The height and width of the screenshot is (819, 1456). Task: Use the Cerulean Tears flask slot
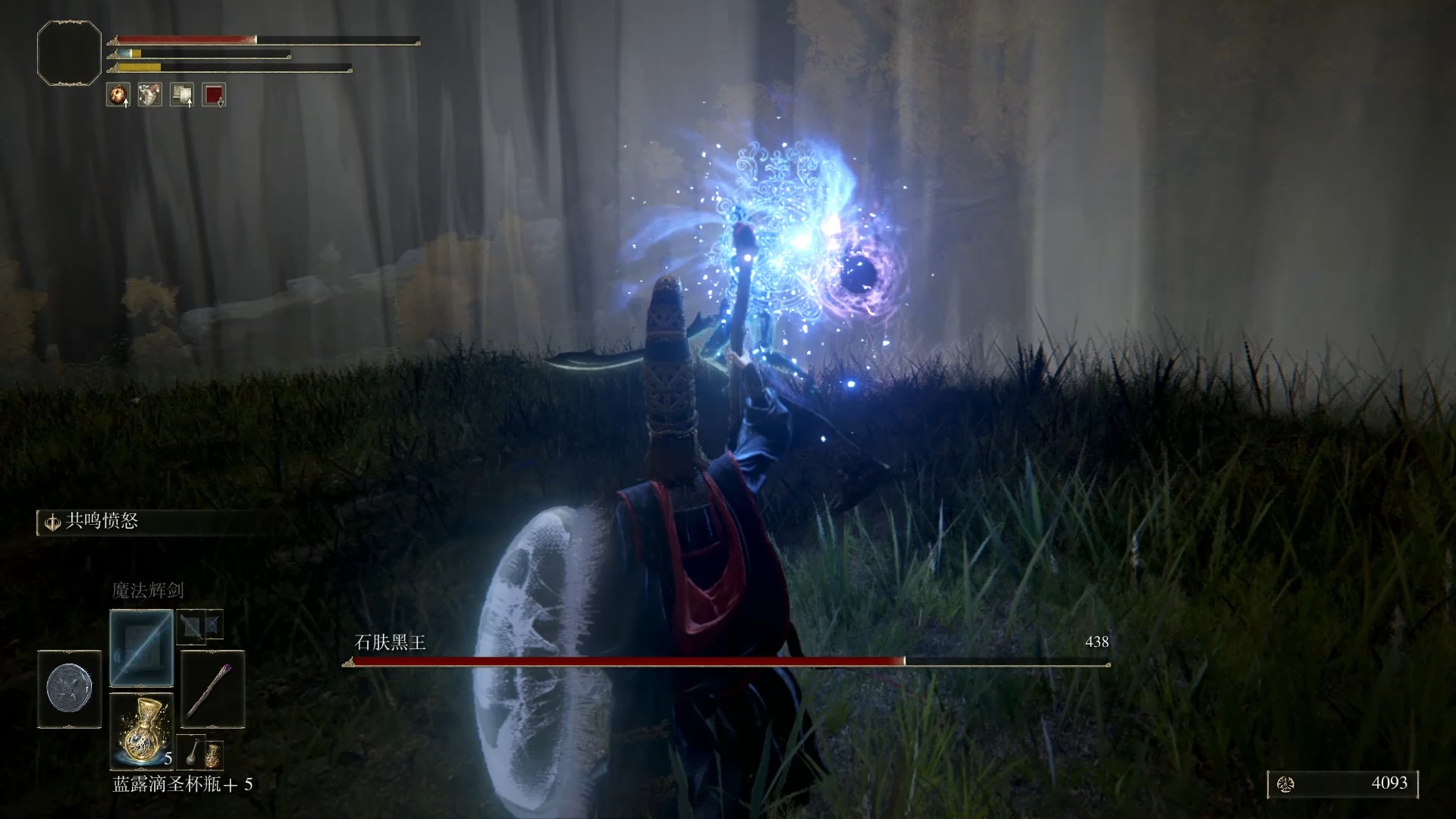141,731
